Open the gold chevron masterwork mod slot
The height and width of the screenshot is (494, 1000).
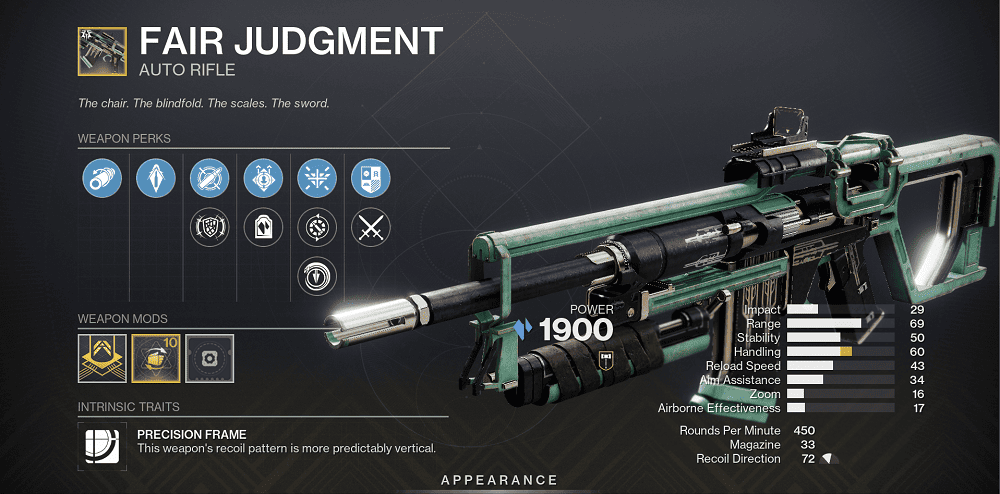pos(101,358)
